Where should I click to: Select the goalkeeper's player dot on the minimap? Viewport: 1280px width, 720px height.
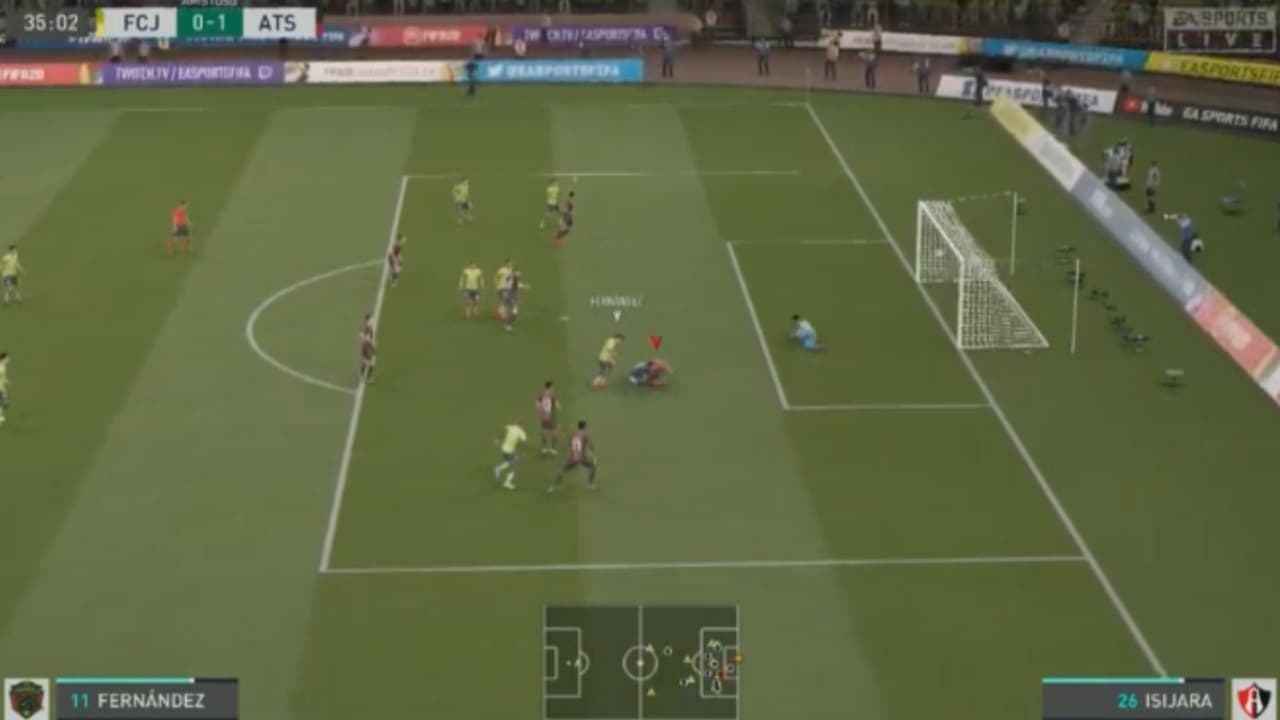click(x=730, y=669)
